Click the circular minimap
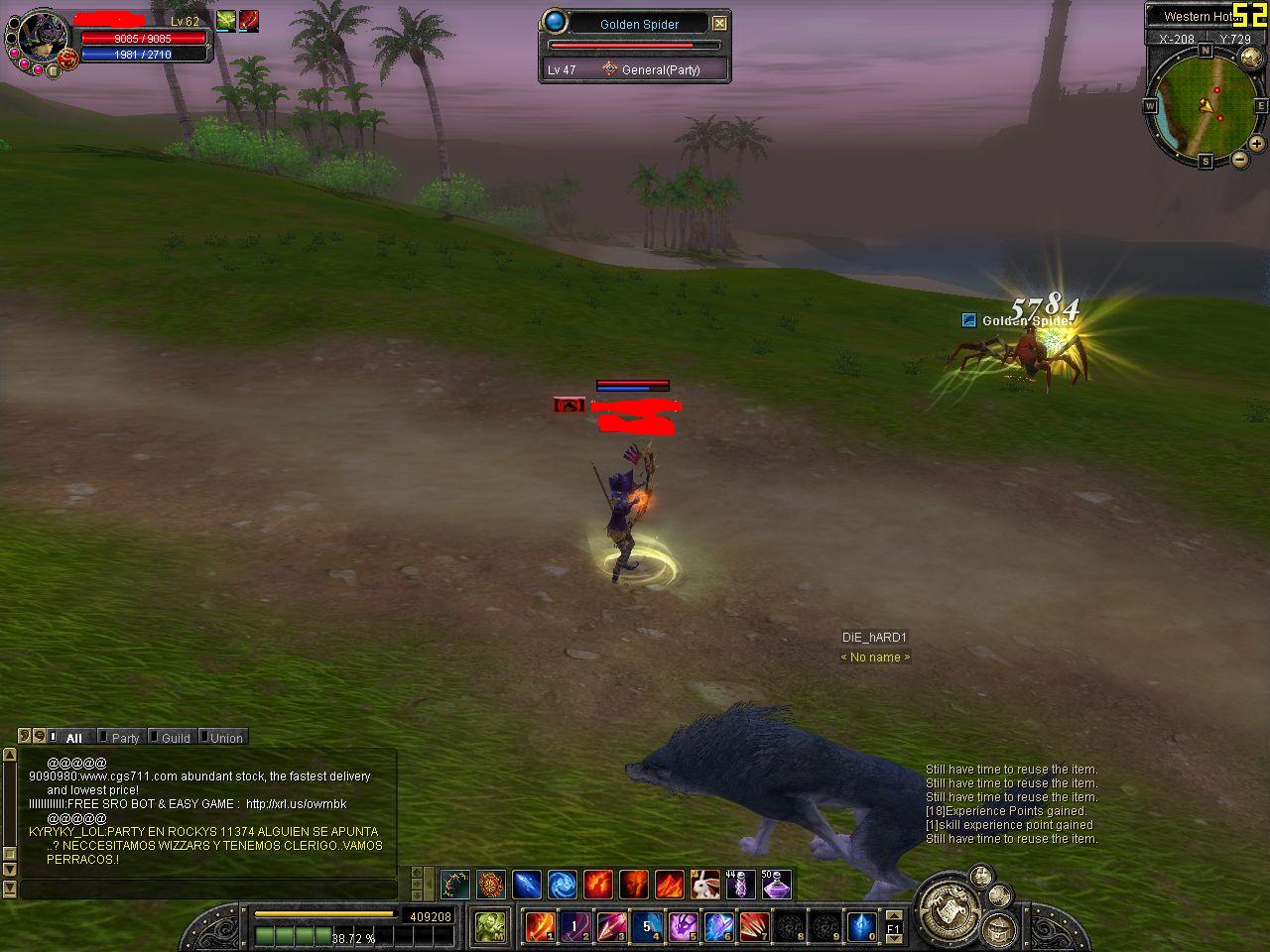The width and height of the screenshot is (1270, 952). click(1206, 102)
